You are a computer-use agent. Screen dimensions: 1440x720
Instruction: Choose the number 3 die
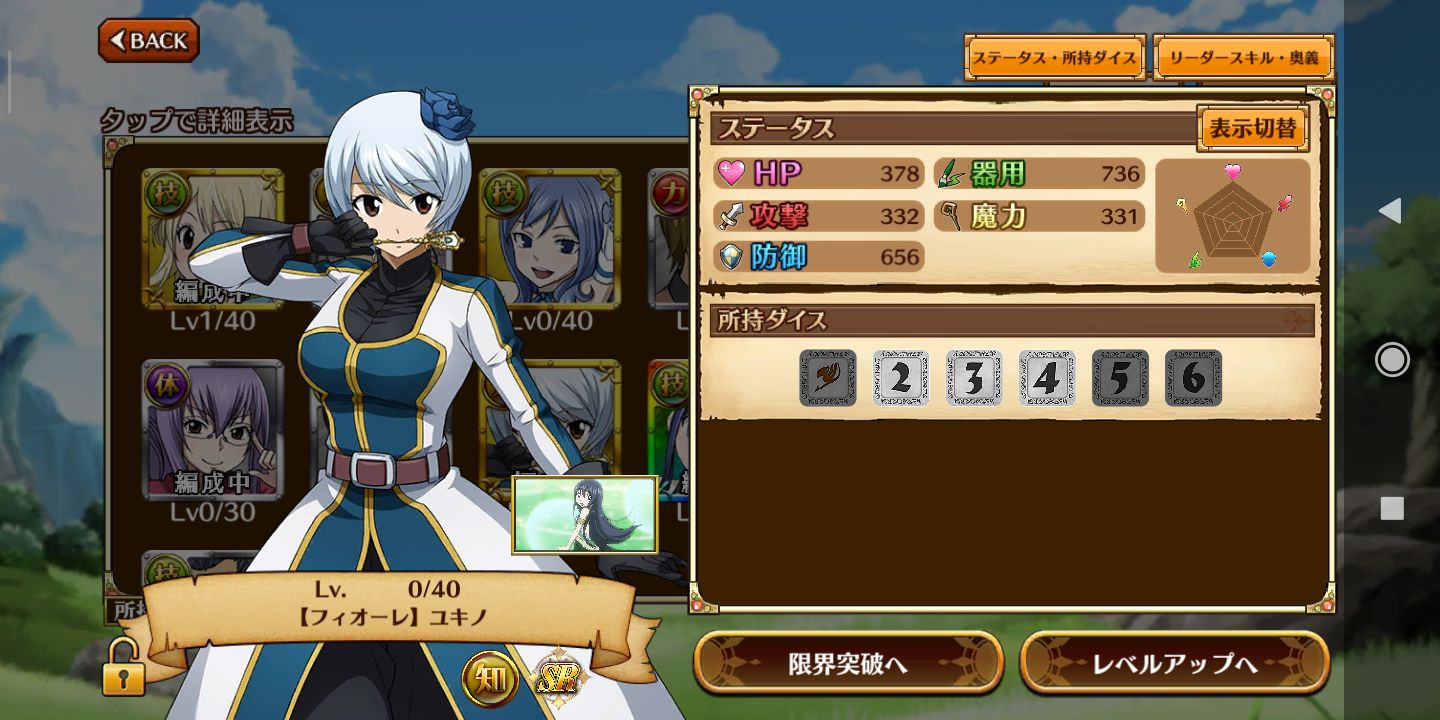974,377
